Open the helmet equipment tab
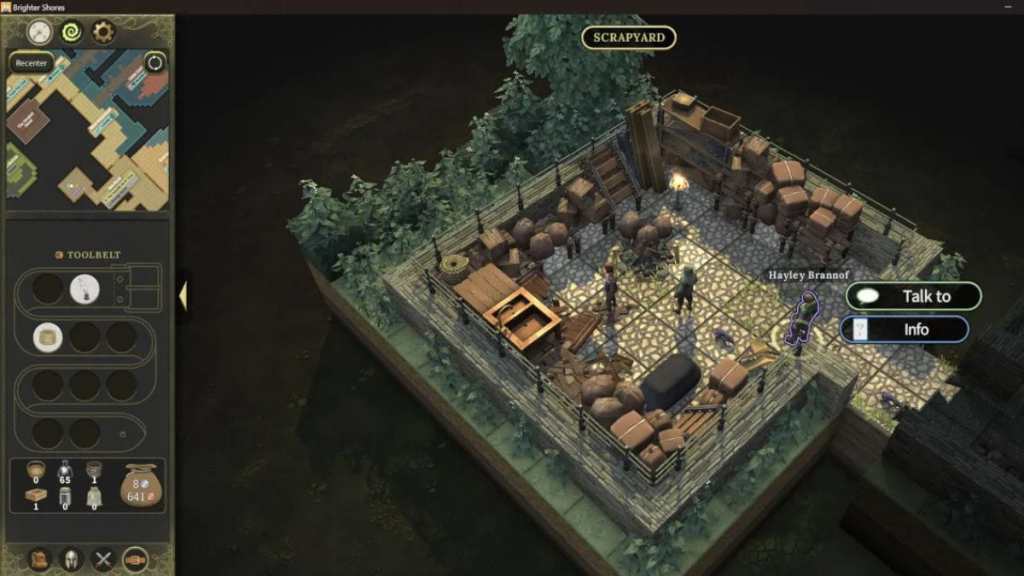This screenshot has height=576, width=1024. 72,559
